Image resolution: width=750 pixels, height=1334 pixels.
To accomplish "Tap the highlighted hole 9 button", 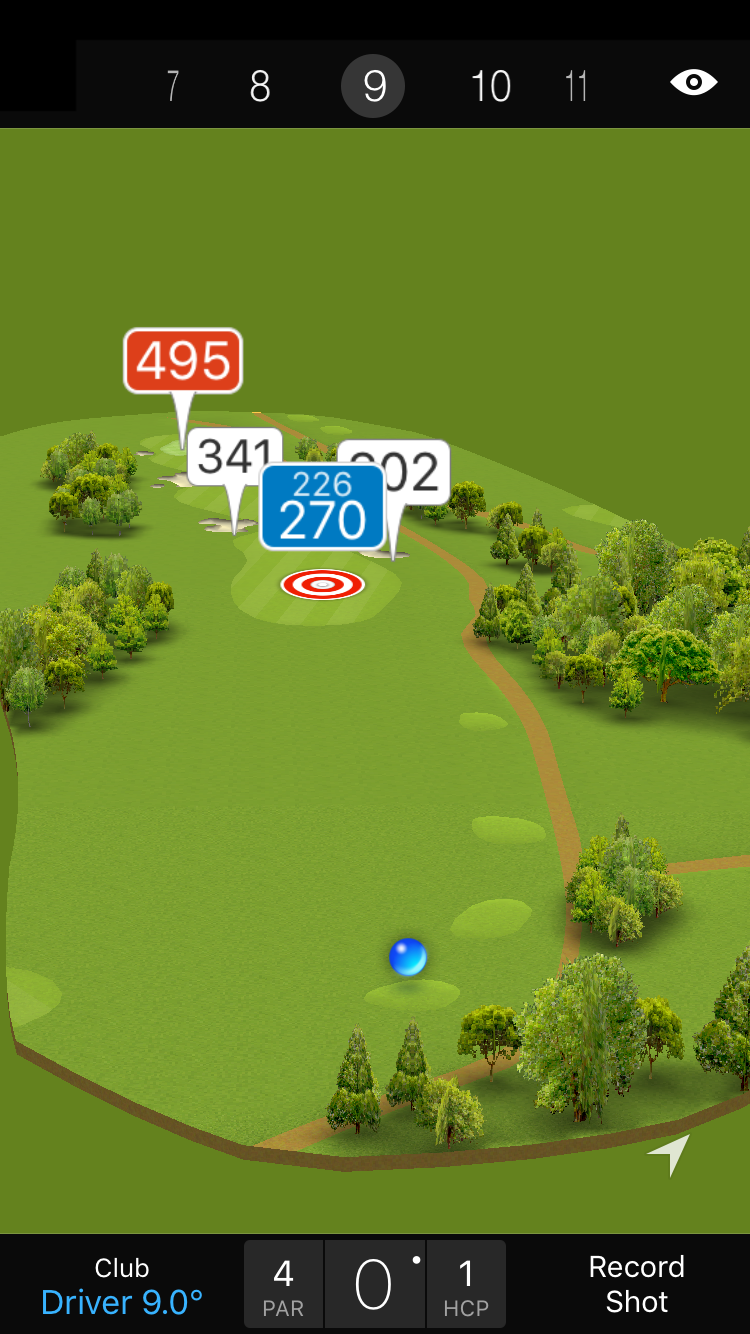I will pyautogui.click(x=373, y=87).
